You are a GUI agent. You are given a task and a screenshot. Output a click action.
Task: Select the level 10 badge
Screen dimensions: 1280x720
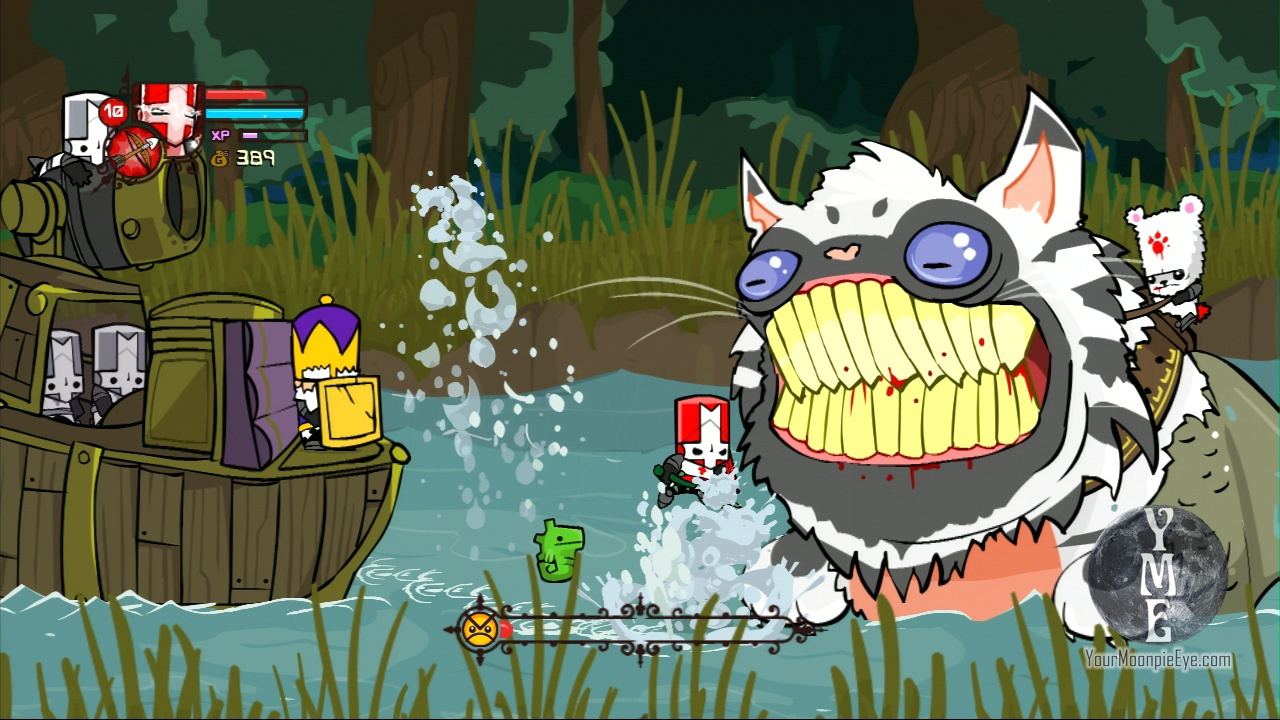pos(112,111)
